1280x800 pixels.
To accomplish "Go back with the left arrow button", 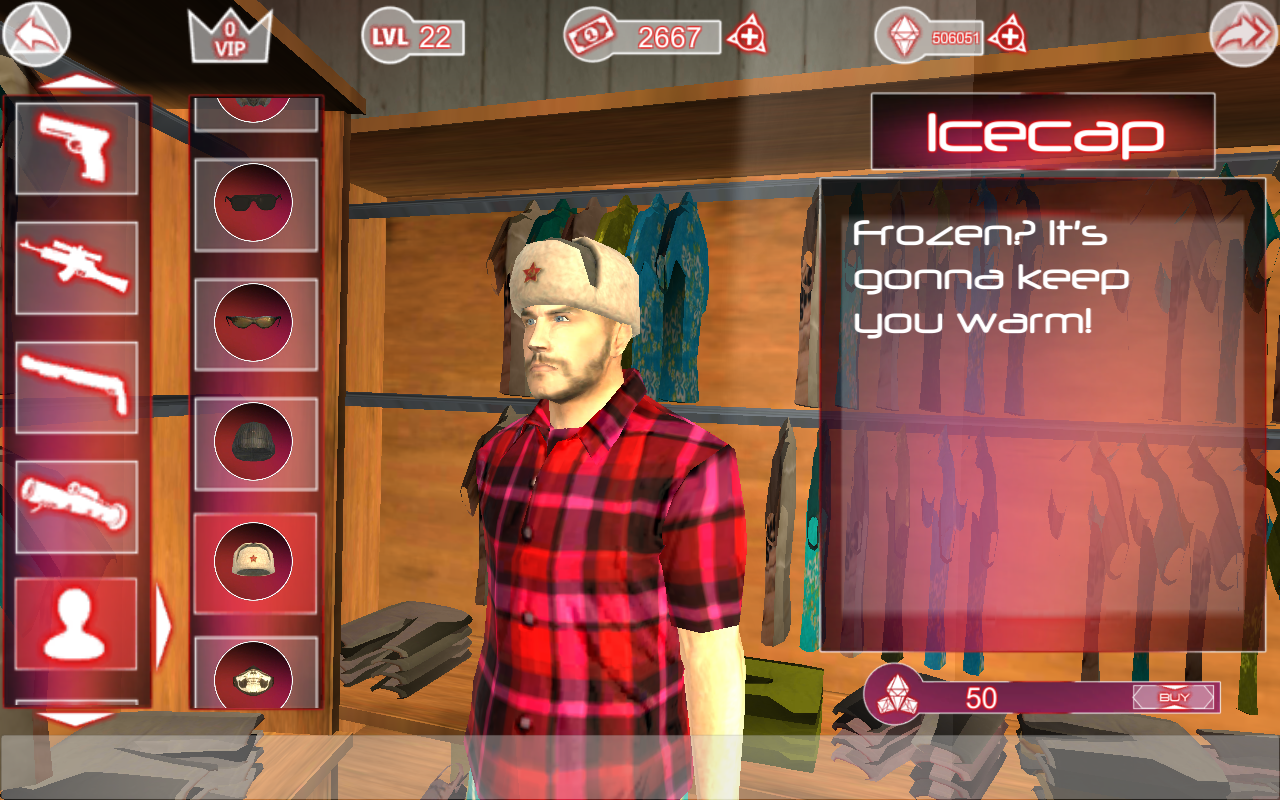I will tap(37, 35).
